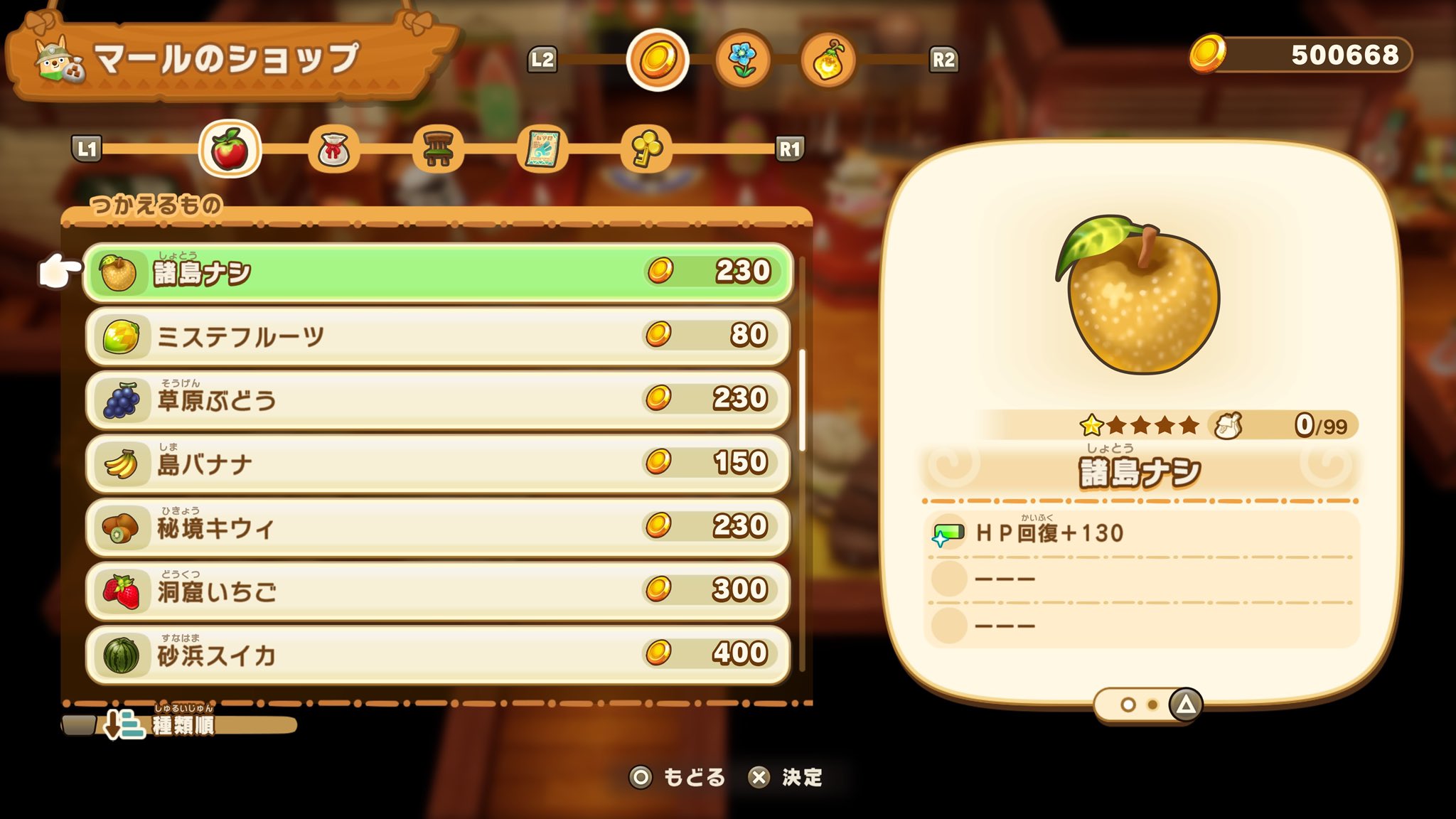This screenshot has width=1456, height=819.
Task: Open the yellow fruit currency tab
Action: click(x=828, y=60)
